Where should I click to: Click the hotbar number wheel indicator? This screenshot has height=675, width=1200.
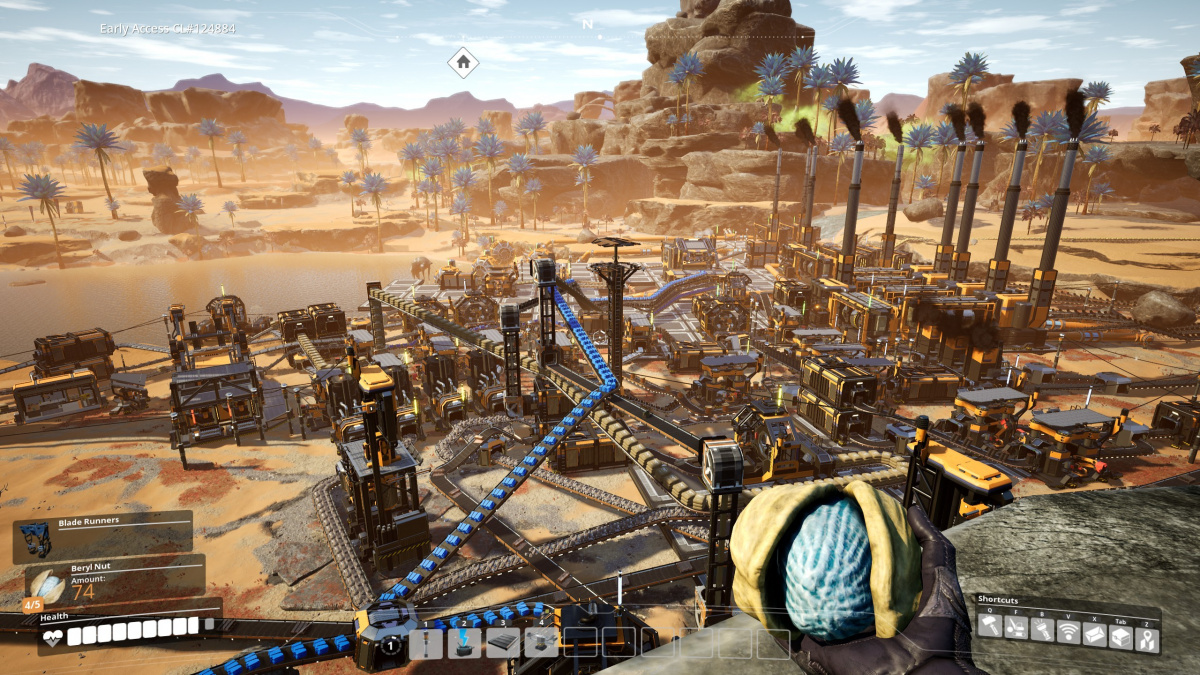point(392,645)
